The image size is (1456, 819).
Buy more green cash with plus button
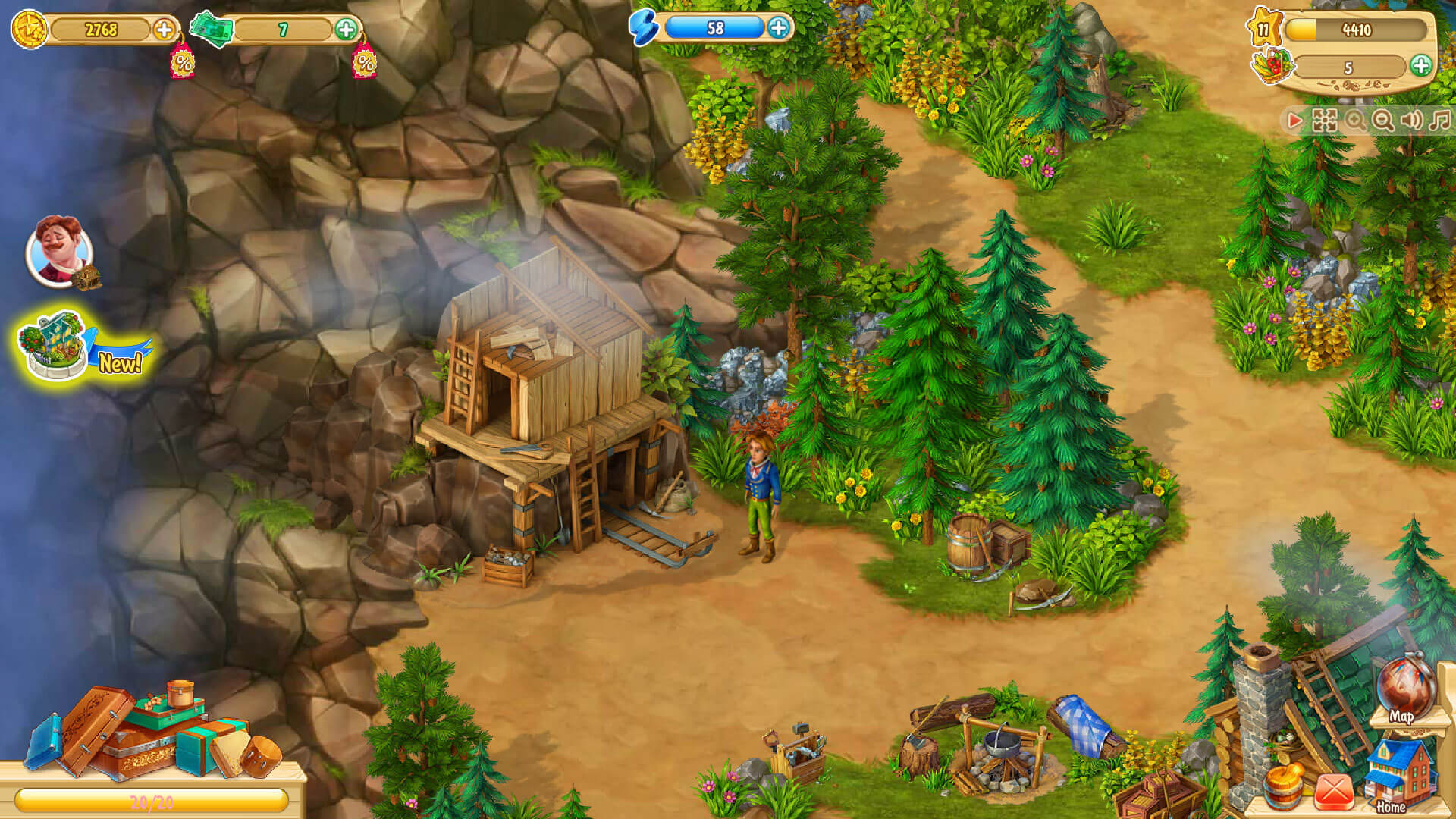pos(346,30)
